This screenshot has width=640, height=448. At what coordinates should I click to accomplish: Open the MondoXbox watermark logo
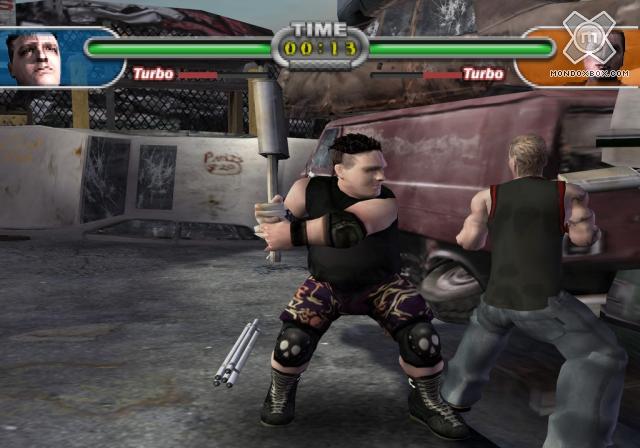tap(596, 48)
